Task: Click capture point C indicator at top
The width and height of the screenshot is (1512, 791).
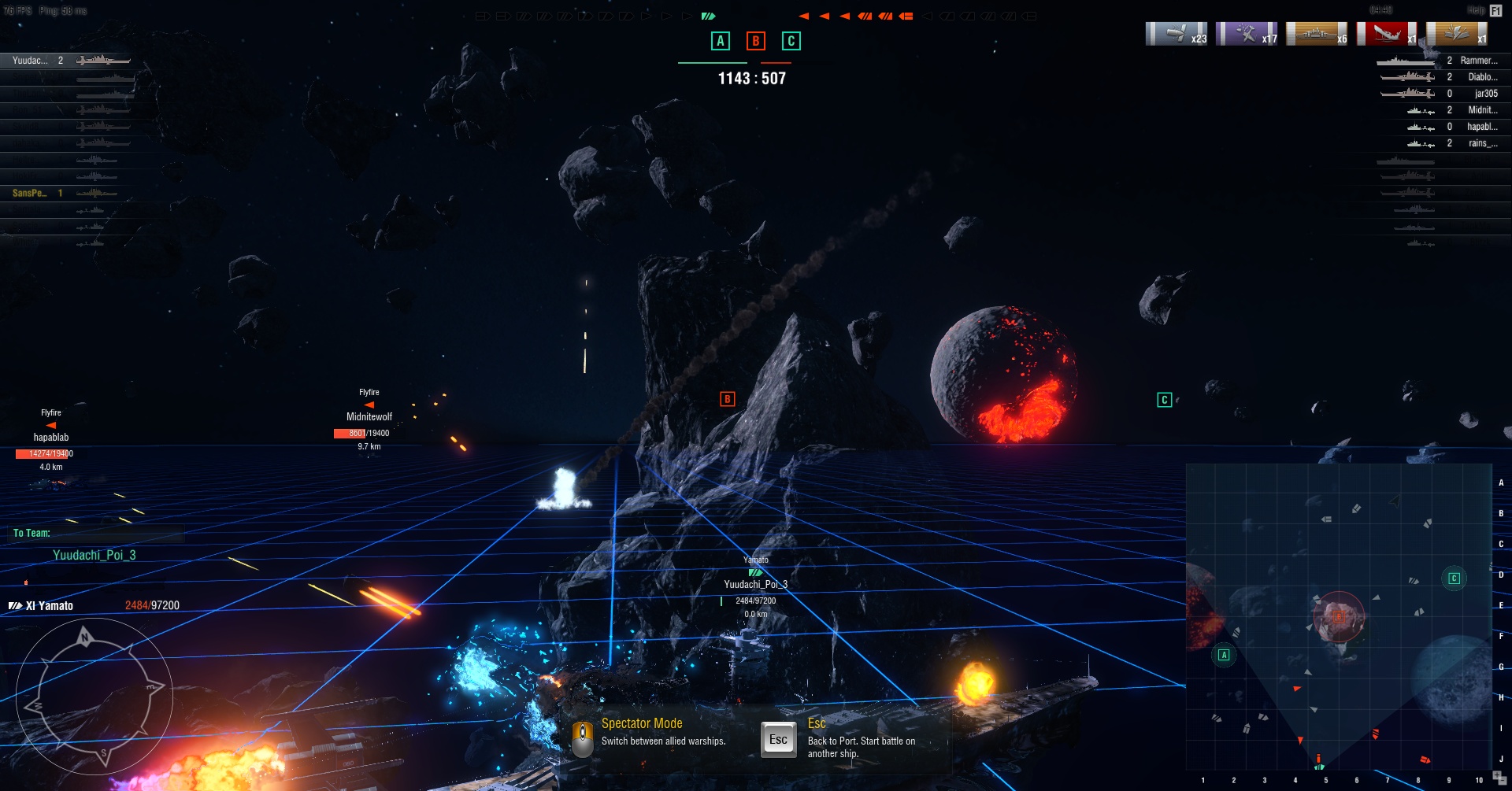Action: (x=791, y=41)
